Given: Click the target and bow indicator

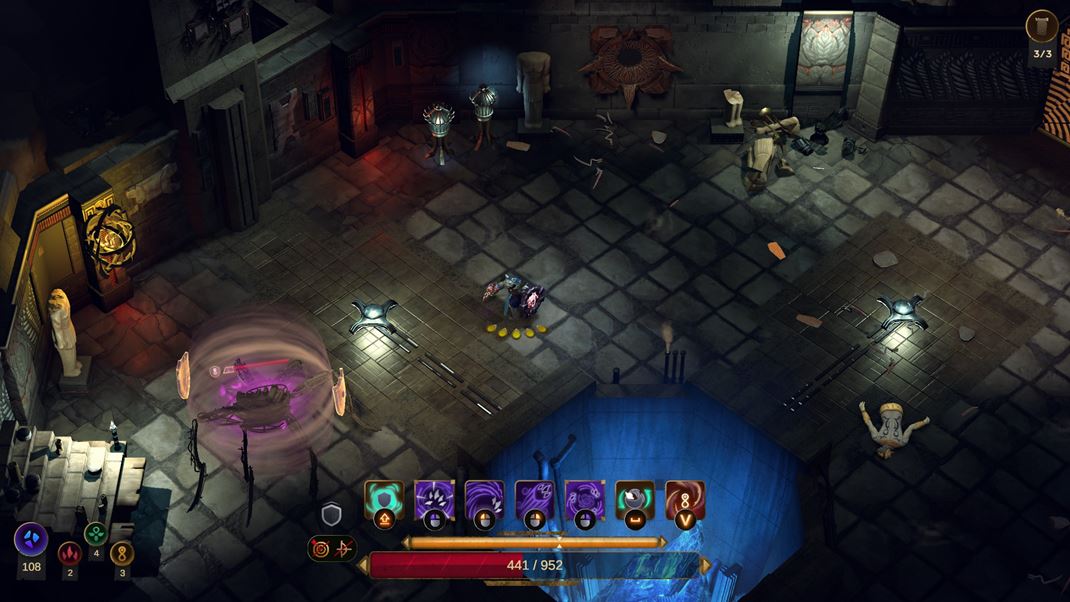Looking at the screenshot, I should point(332,548).
